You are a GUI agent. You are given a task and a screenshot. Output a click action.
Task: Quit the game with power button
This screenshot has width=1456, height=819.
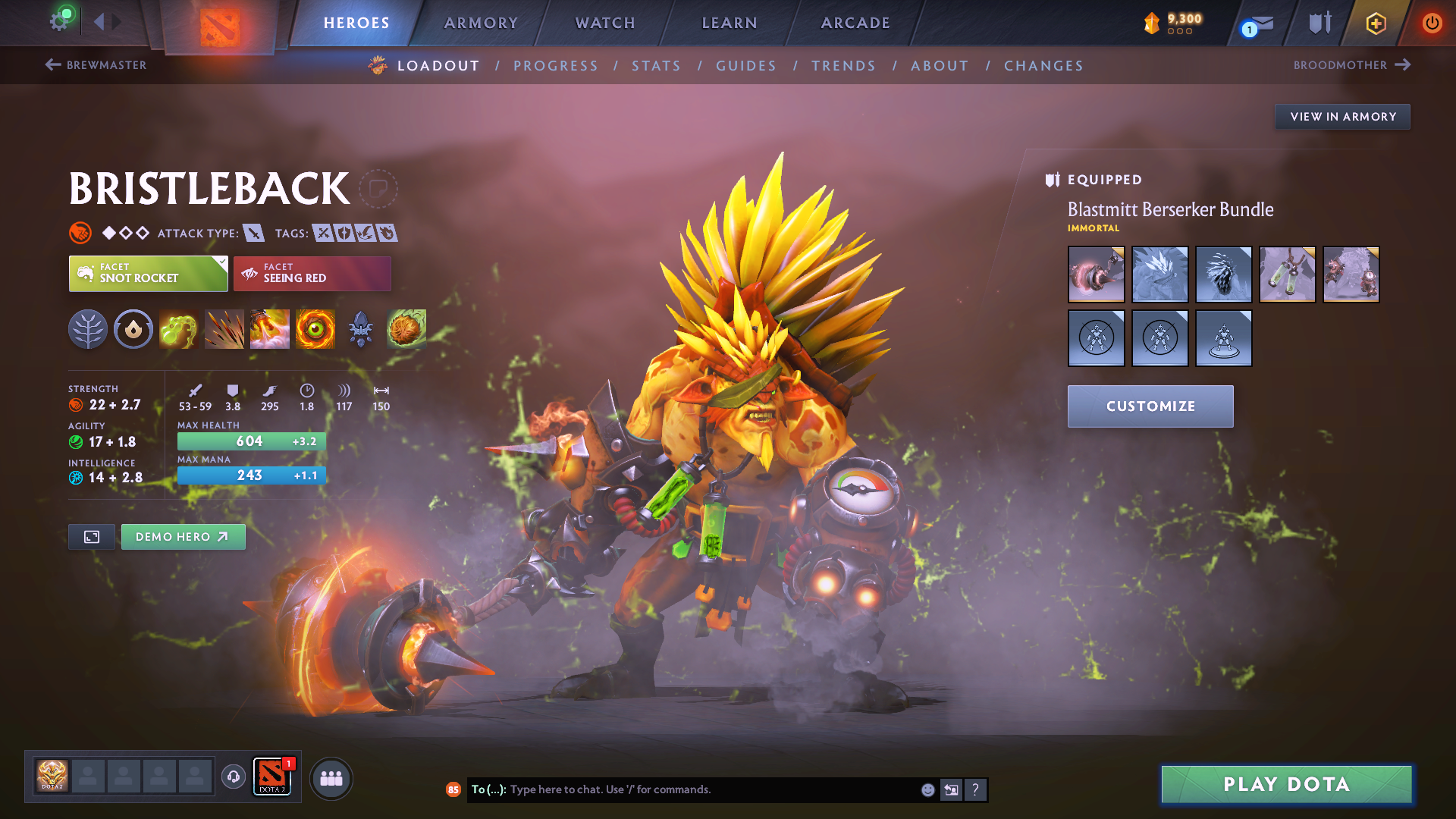click(x=1432, y=23)
